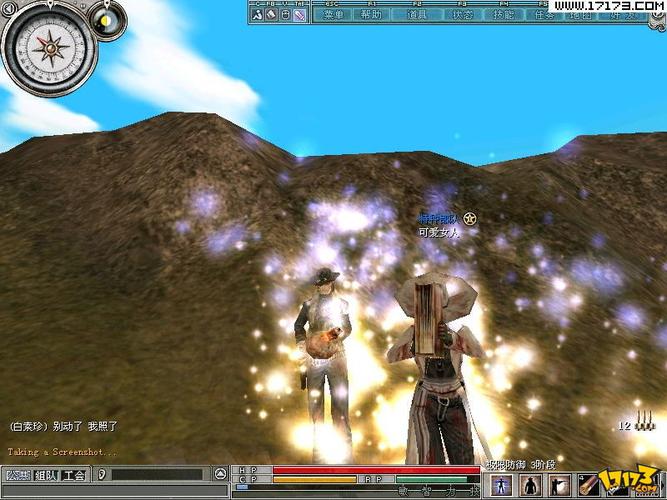The width and height of the screenshot is (667, 500).
Task: Select the leftmost chat channel tab
Action: click(x=17, y=476)
